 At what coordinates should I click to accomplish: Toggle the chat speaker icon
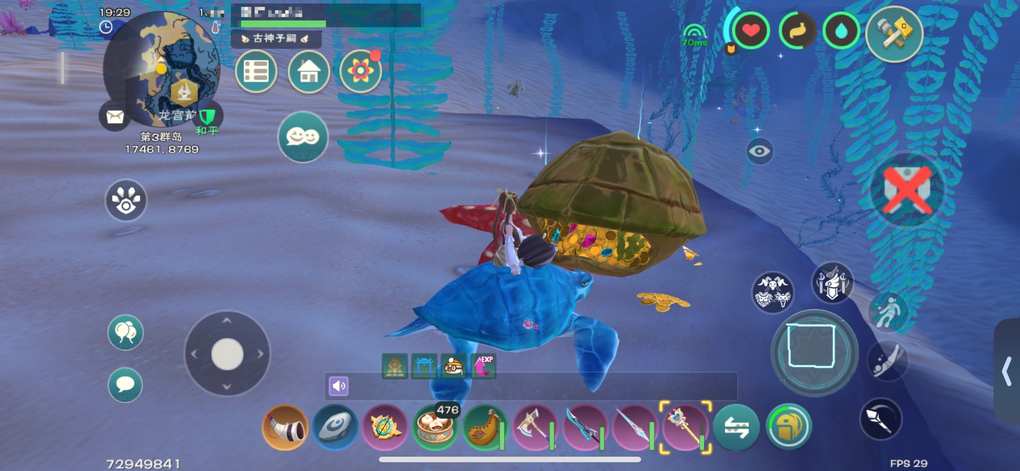click(x=339, y=386)
